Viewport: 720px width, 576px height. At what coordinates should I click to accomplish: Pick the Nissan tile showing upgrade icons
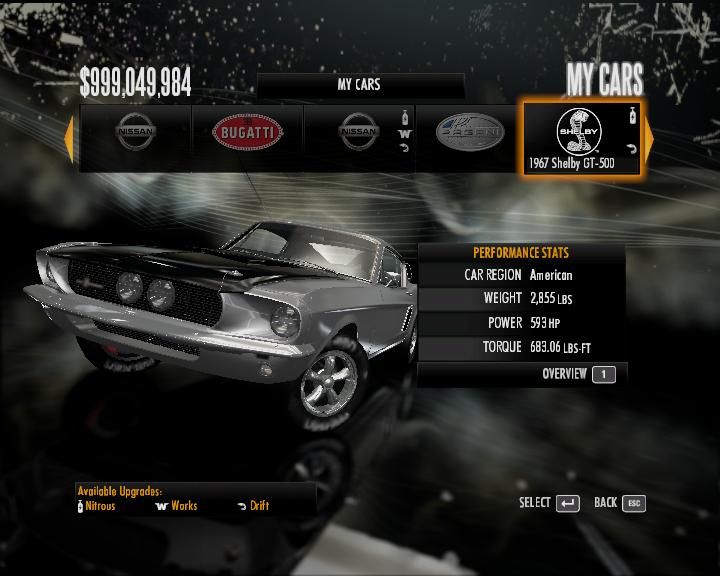pyautogui.click(x=359, y=135)
